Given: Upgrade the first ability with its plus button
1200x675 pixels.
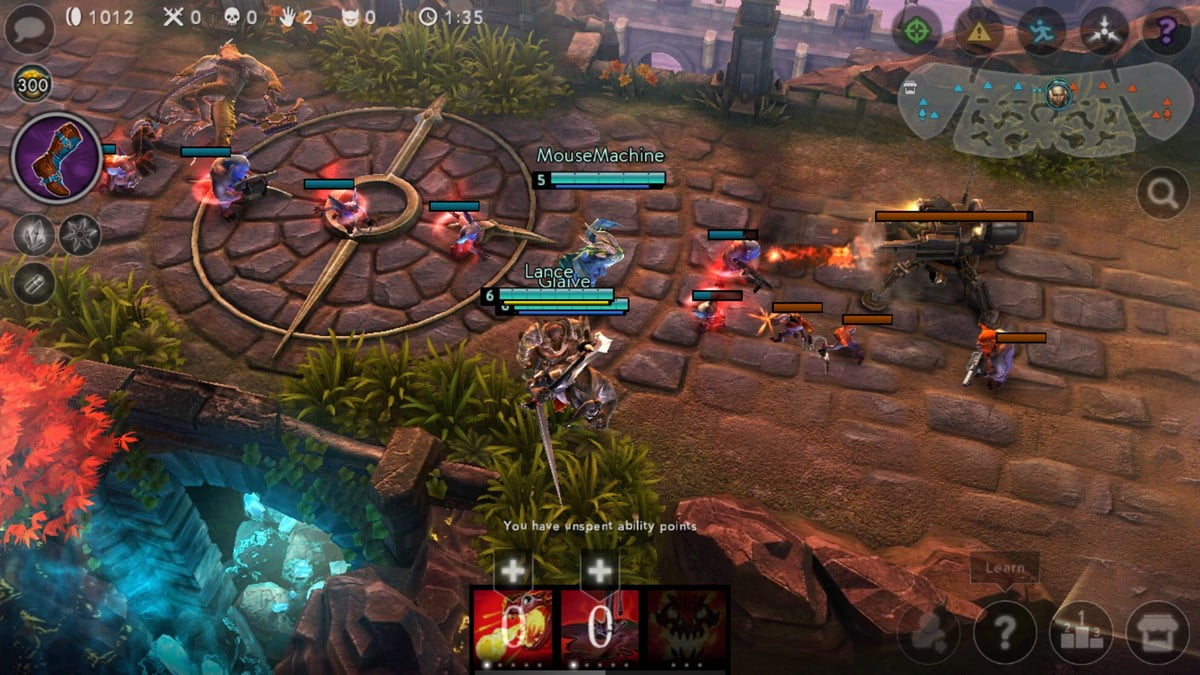Looking at the screenshot, I should (513, 571).
